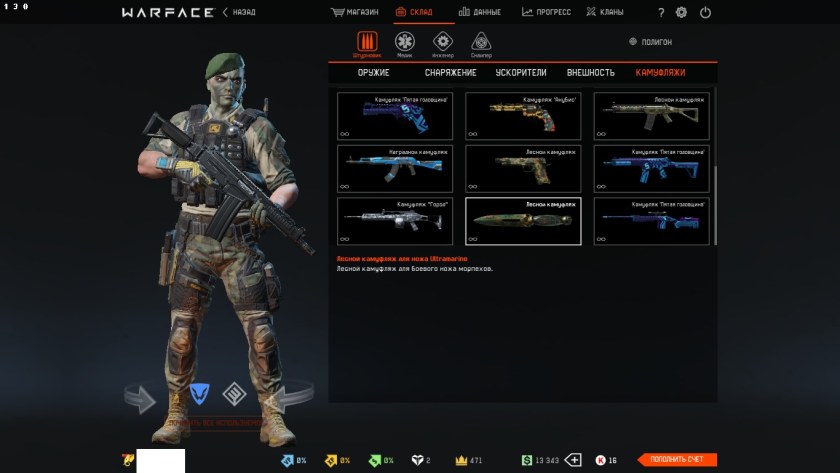Select the Анубис revolver camouflage
840x473 pixels.
point(522,116)
